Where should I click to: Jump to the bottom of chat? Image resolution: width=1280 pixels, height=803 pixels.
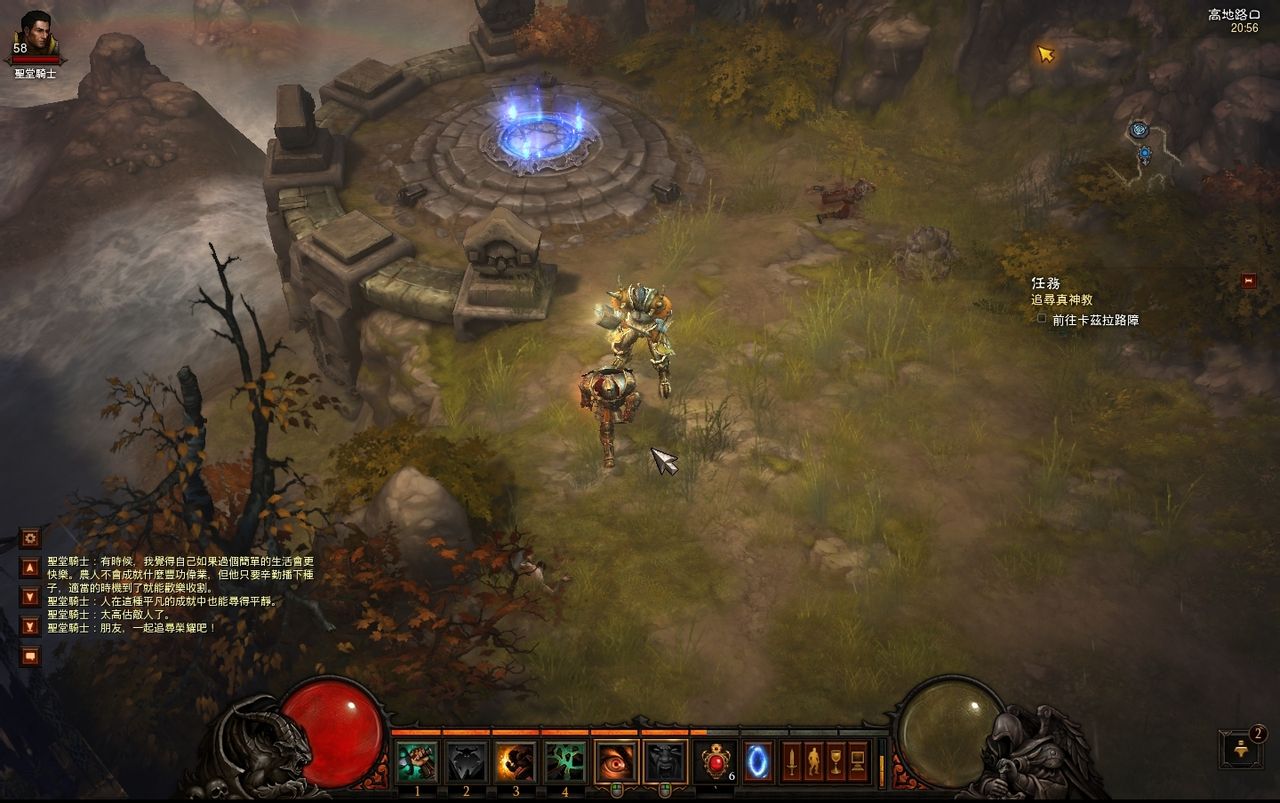30,626
